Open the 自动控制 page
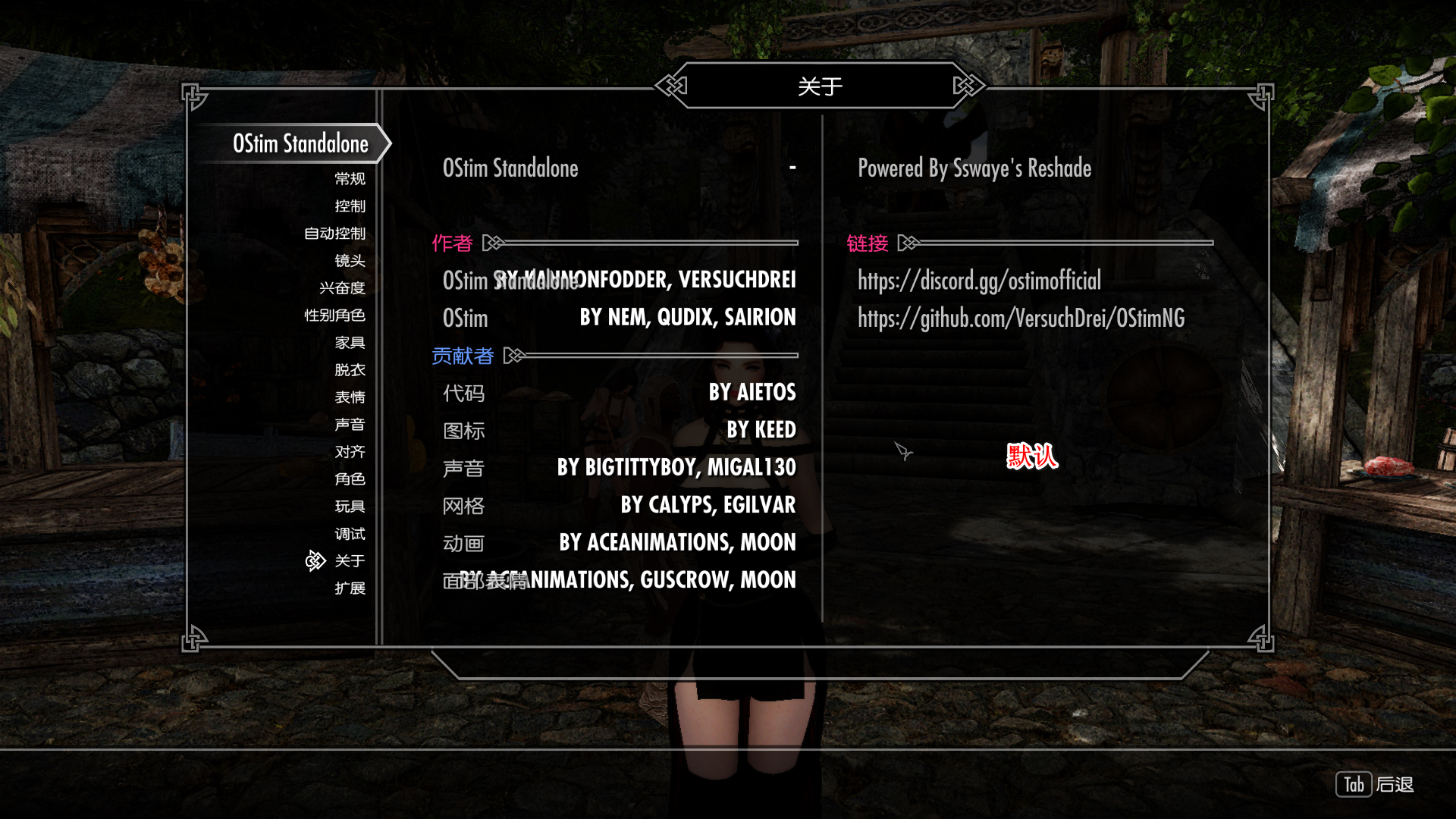Image resolution: width=1456 pixels, height=819 pixels. pos(334,234)
